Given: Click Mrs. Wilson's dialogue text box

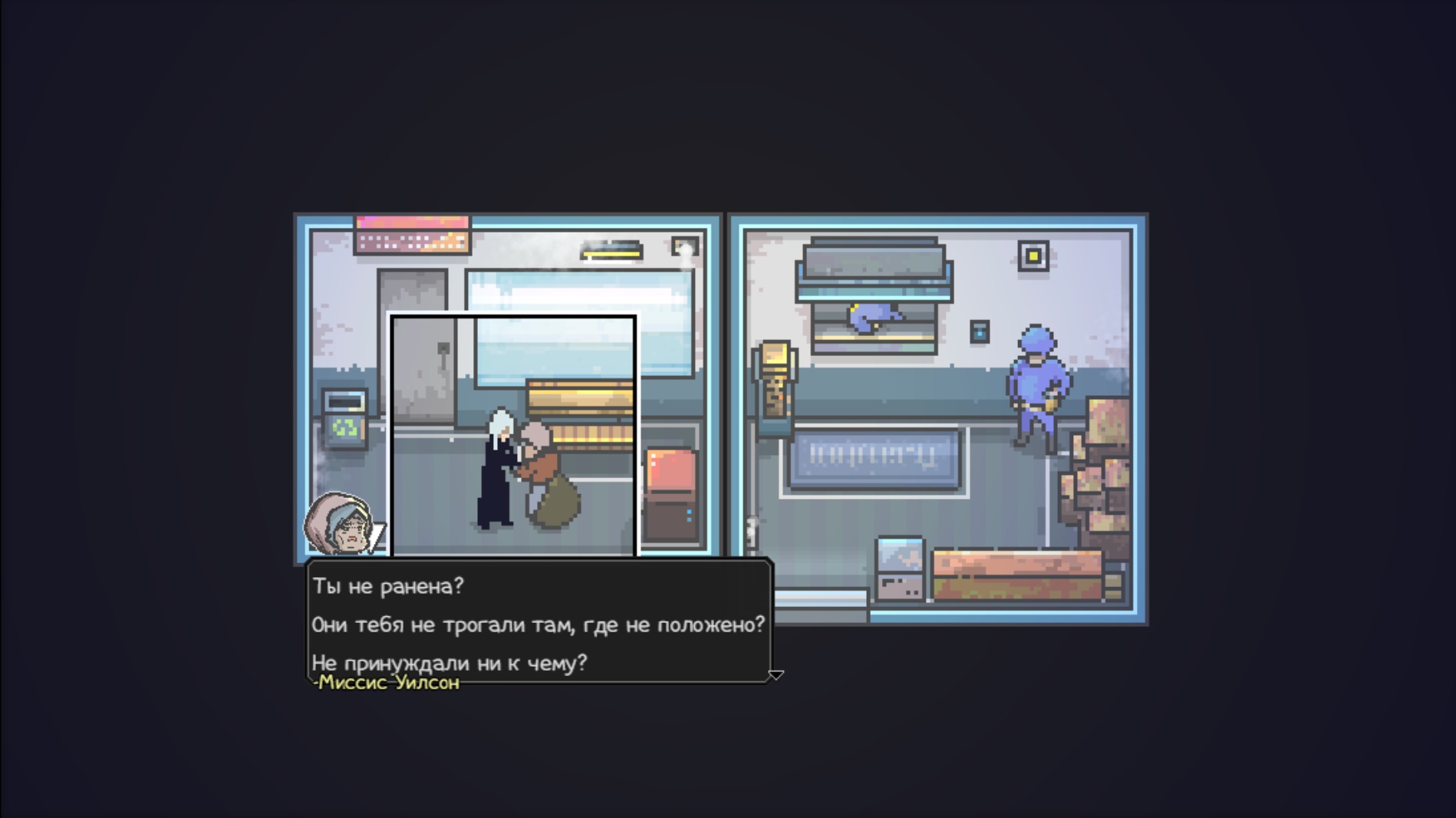Looking at the screenshot, I should coord(539,622).
